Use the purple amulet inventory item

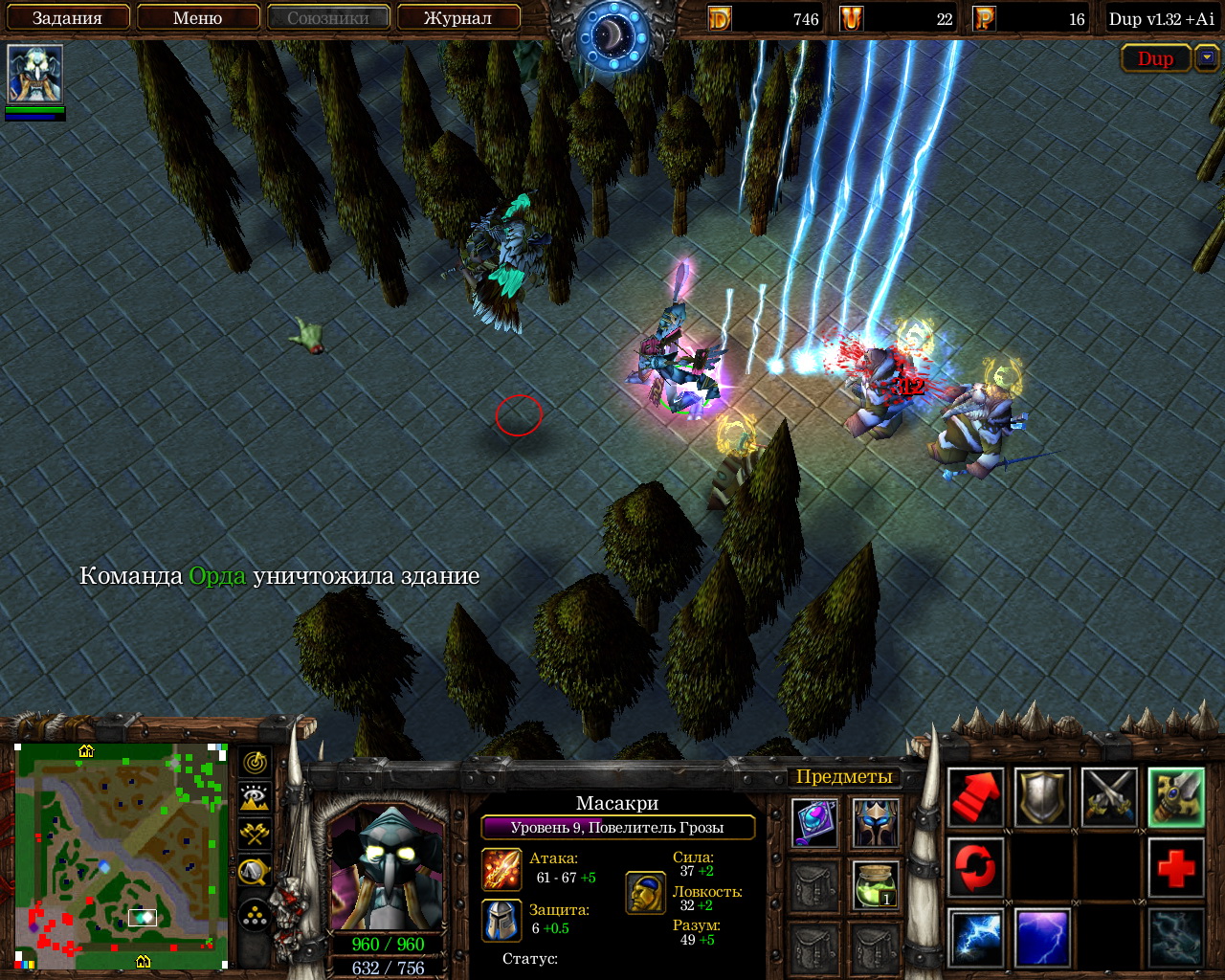pos(815,823)
